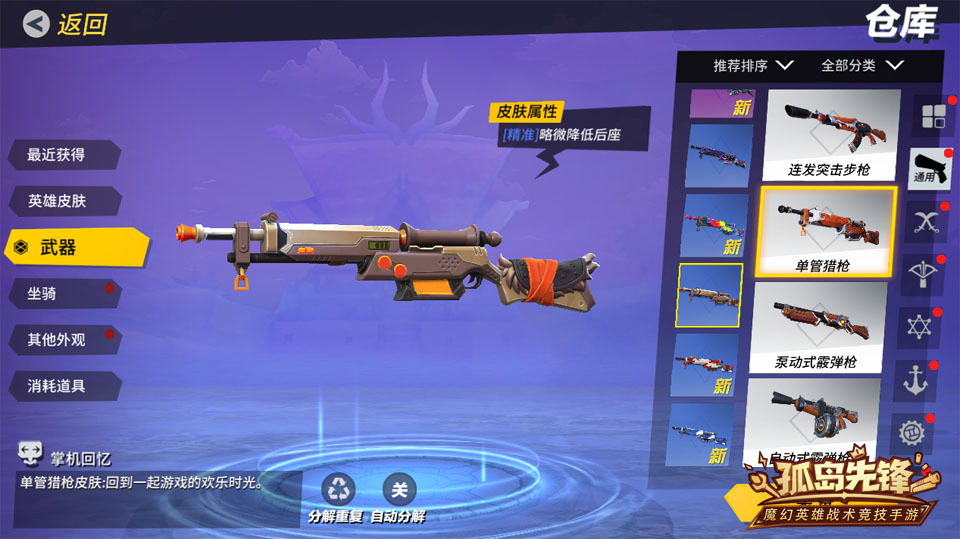Open the 推荐排序 sort dropdown
Viewport: 960px width, 539px height.
(x=752, y=66)
